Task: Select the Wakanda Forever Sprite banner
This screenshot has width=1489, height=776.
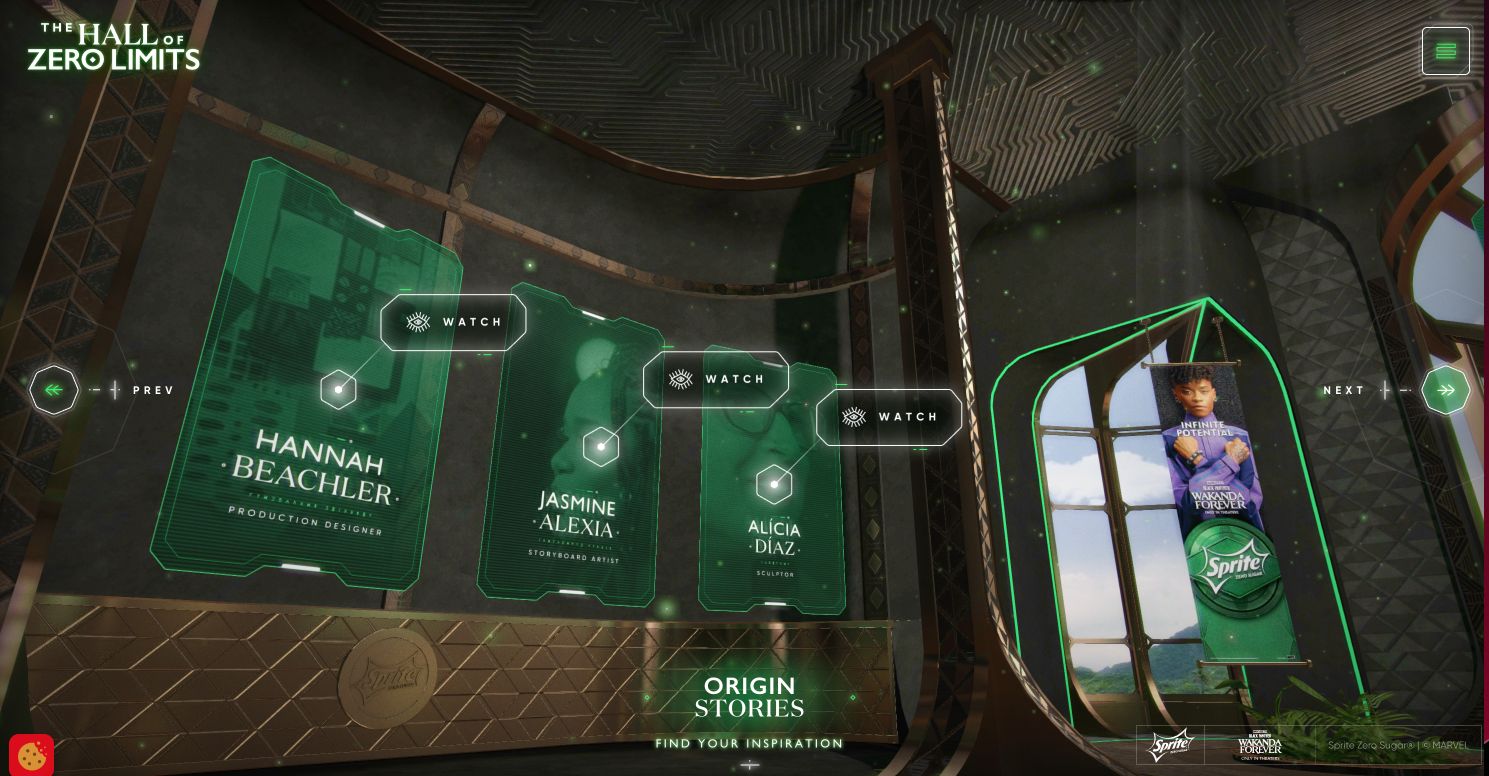Action: click(x=1222, y=500)
